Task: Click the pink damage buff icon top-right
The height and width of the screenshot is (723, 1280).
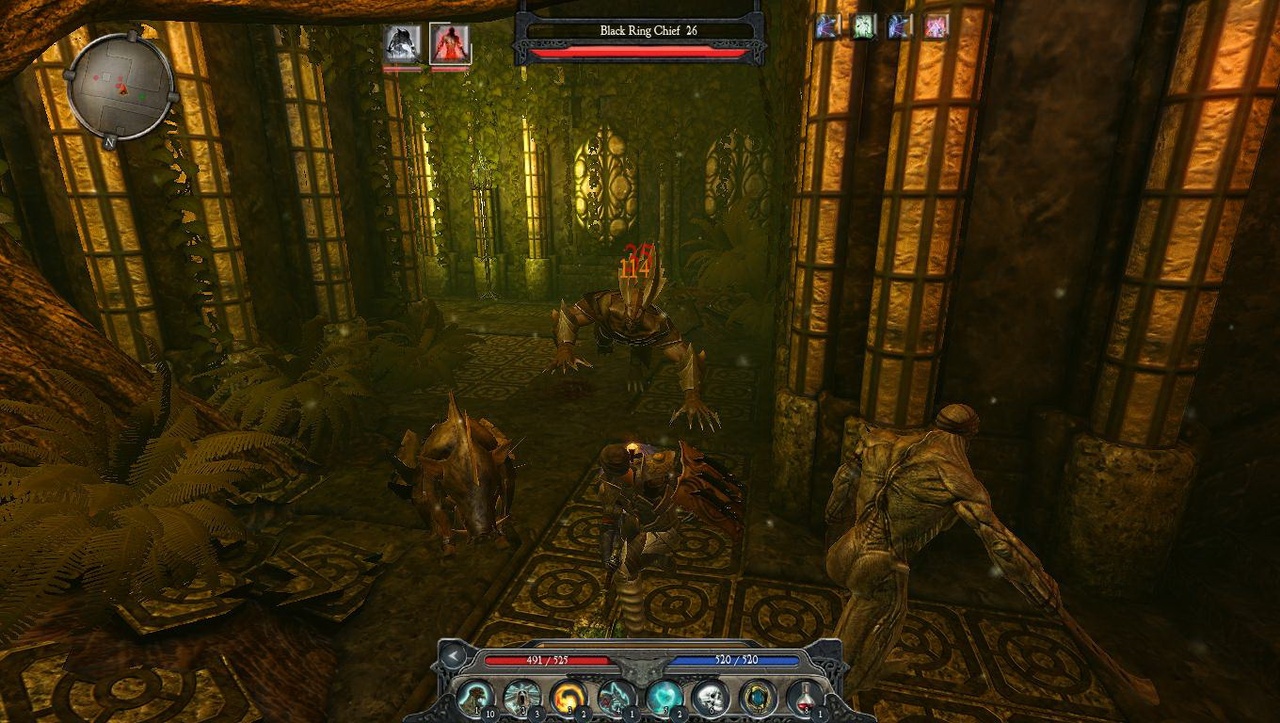Action: point(934,26)
